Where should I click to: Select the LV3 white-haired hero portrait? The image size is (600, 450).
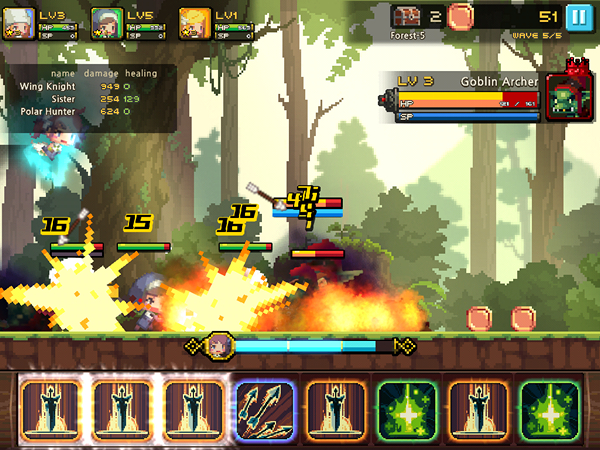coord(18,22)
